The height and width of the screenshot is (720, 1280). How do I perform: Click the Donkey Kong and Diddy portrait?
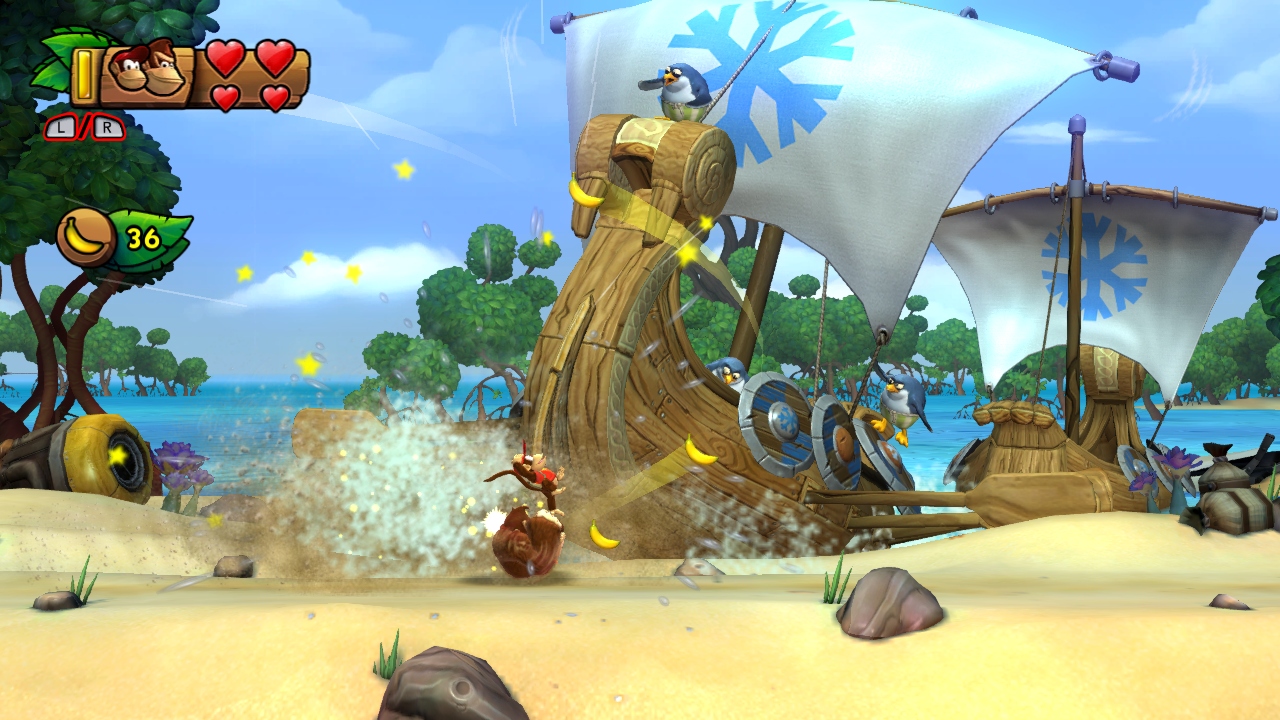coord(146,71)
